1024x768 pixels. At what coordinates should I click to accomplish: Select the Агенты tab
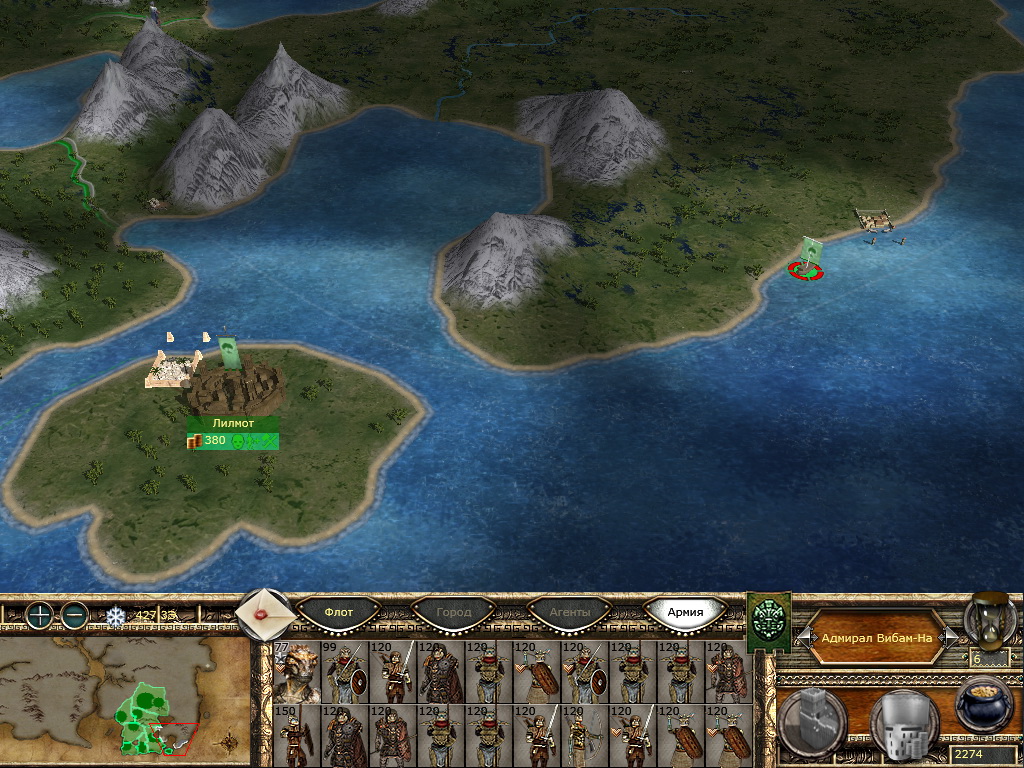coord(570,612)
